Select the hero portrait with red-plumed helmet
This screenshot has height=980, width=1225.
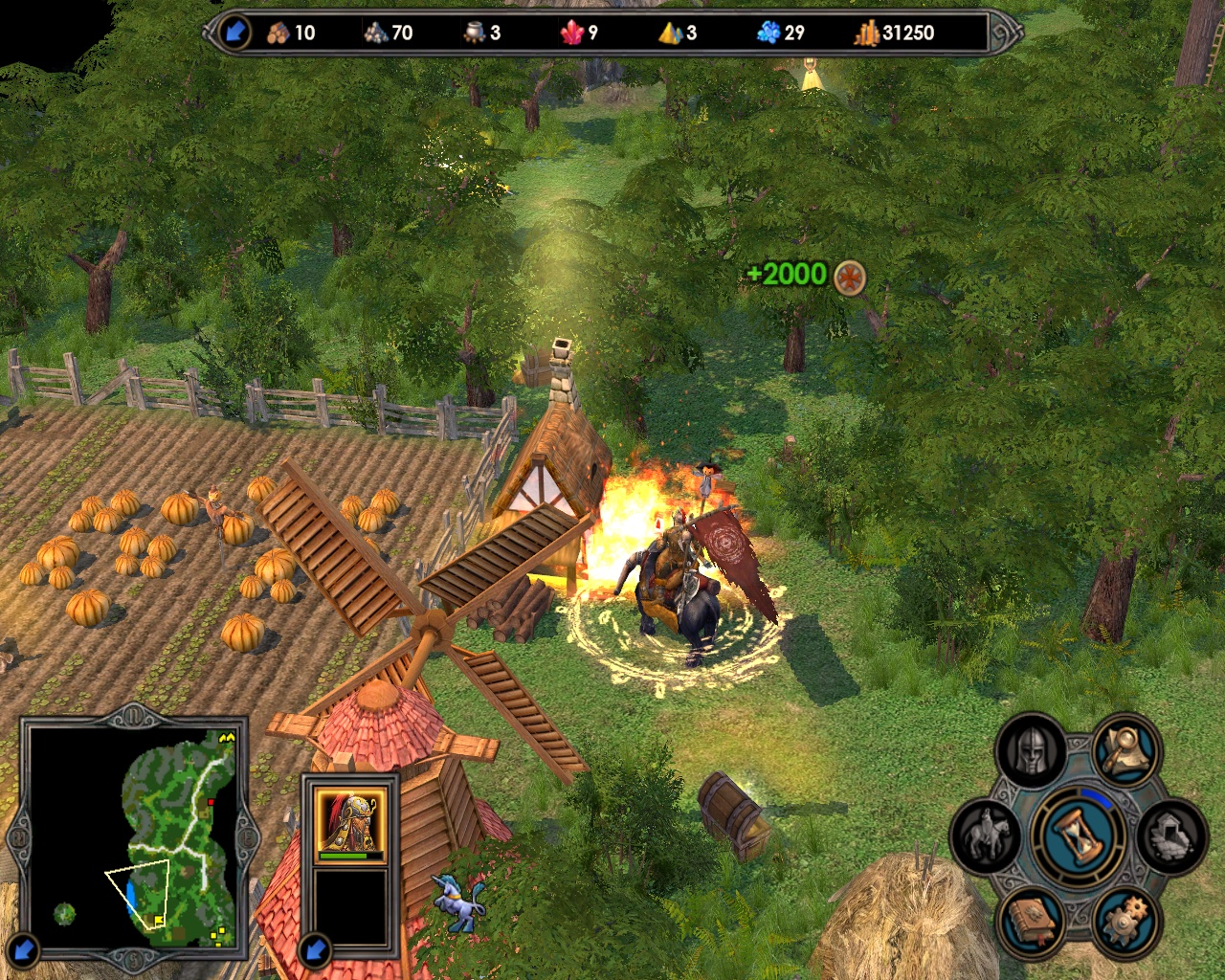[351, 821]
